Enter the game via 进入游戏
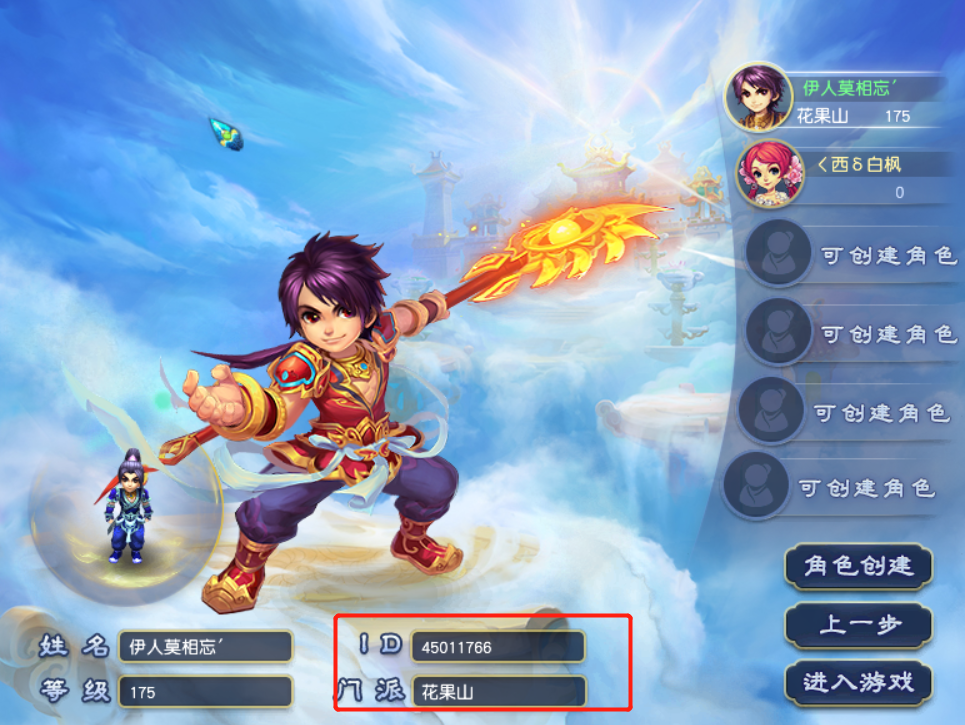The width and height of the screenshot is (965, 725). click(859, 682)
